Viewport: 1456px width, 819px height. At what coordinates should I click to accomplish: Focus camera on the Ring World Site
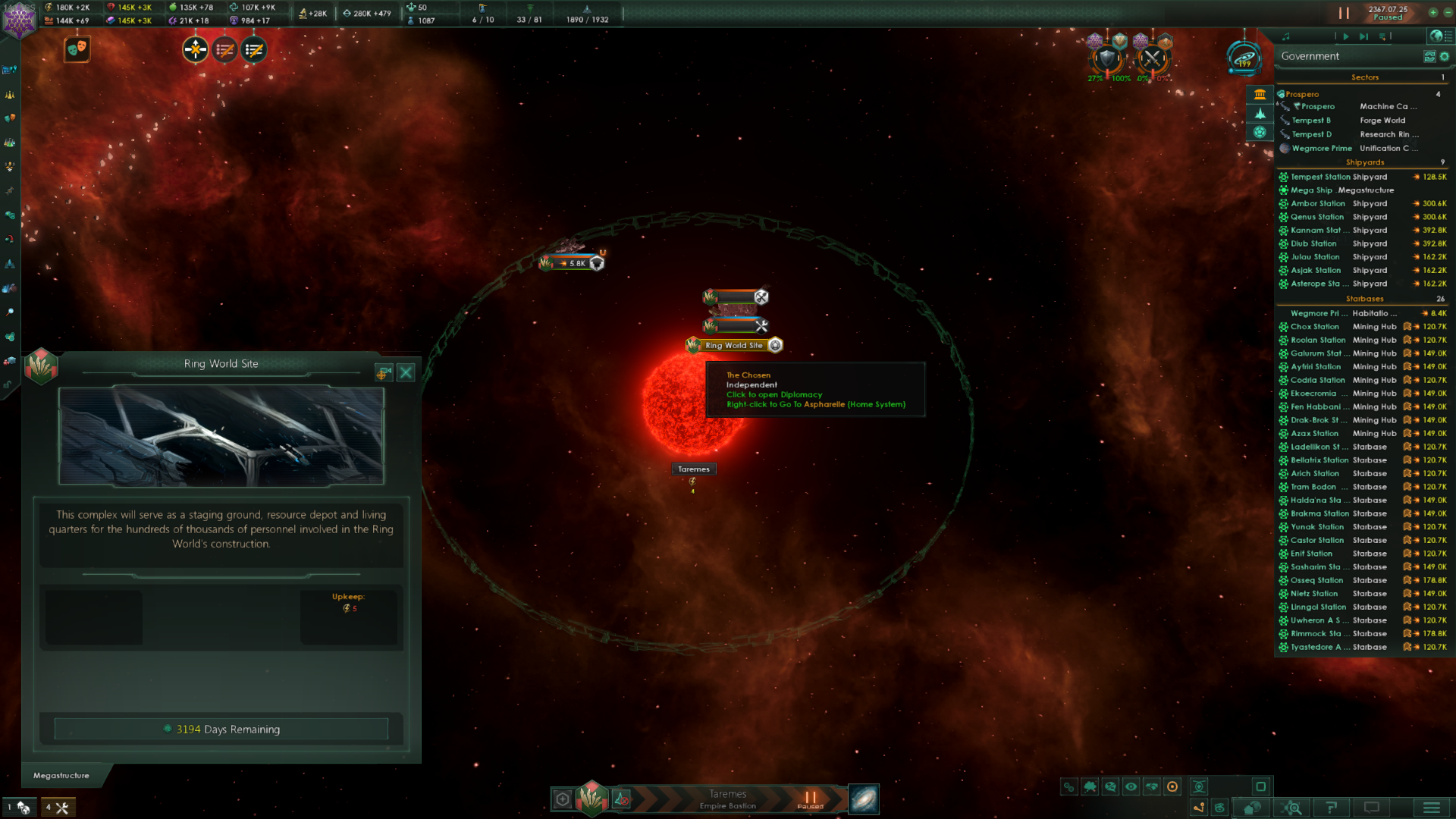[x=384, y=372]
